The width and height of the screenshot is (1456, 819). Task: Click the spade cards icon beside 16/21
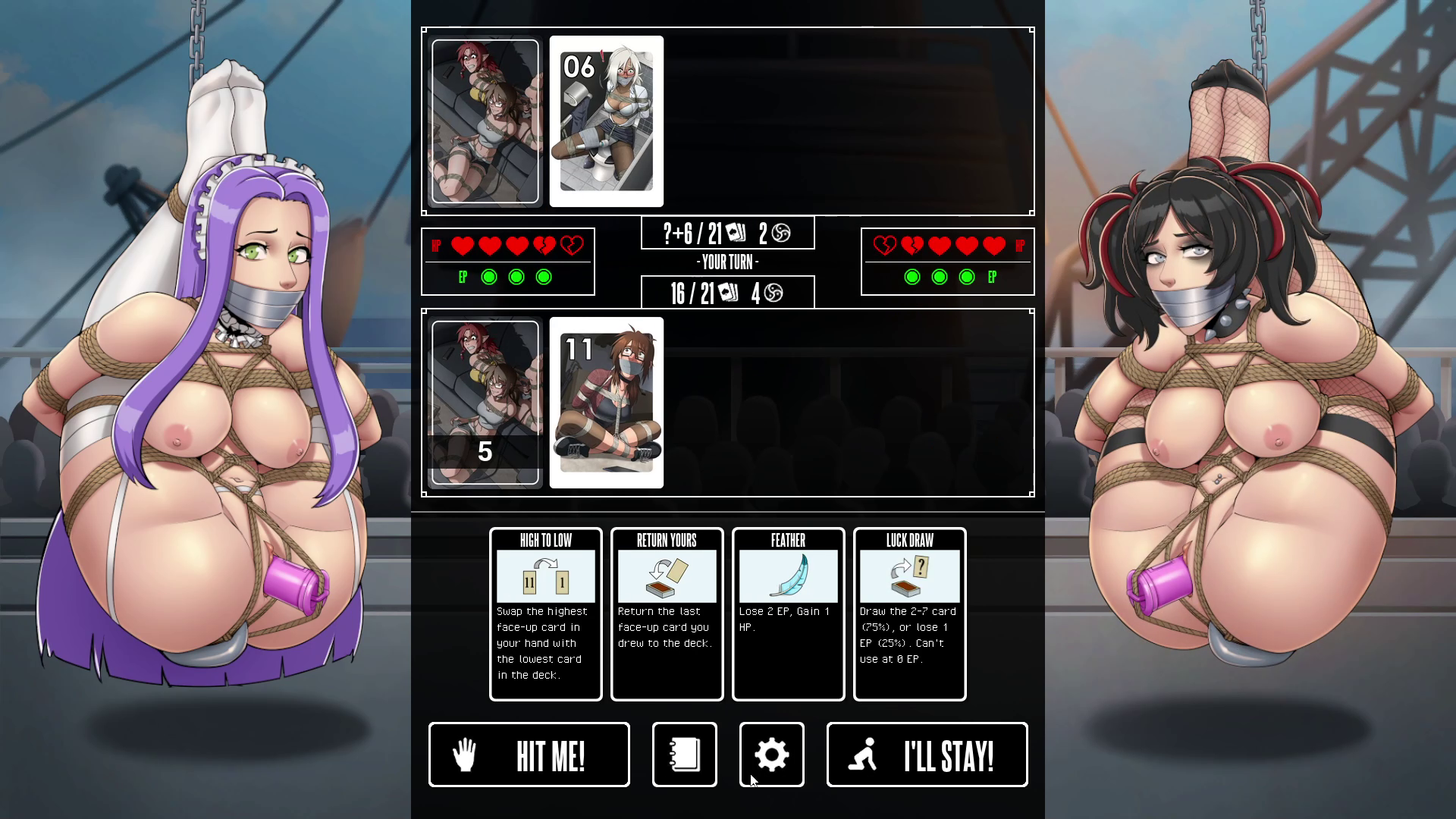click(730, 292)
